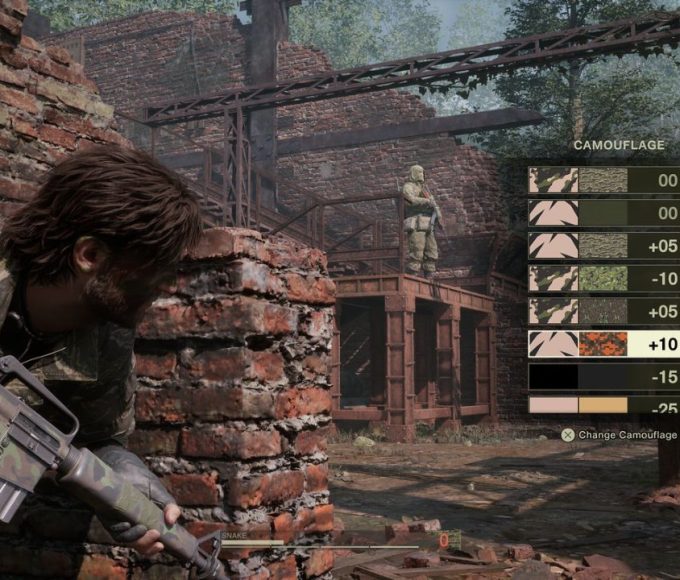Select the -25 tan uniform camouflage row
680x580 pixels.
603,405
